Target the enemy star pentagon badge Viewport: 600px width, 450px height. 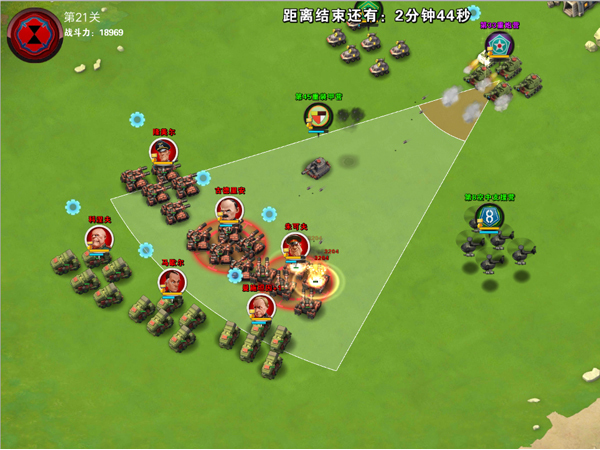tap(498, 45)
